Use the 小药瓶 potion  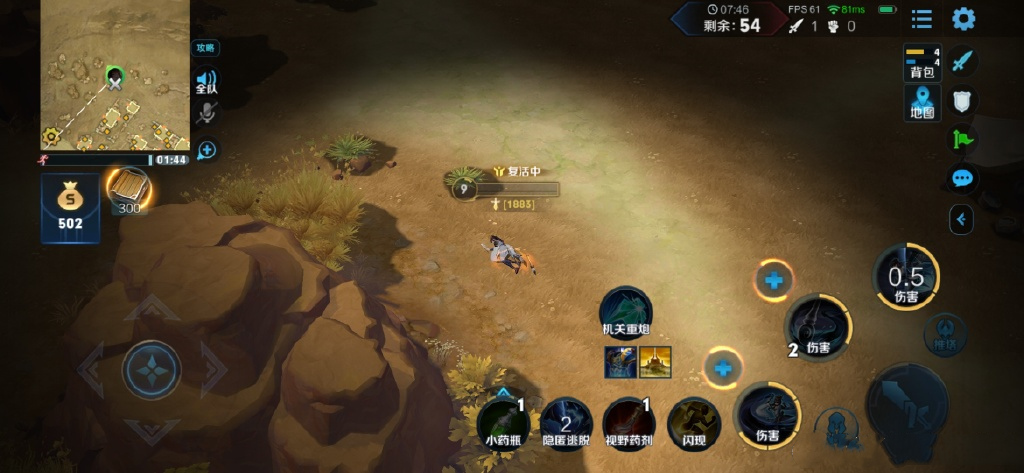(x=503, y=422)
